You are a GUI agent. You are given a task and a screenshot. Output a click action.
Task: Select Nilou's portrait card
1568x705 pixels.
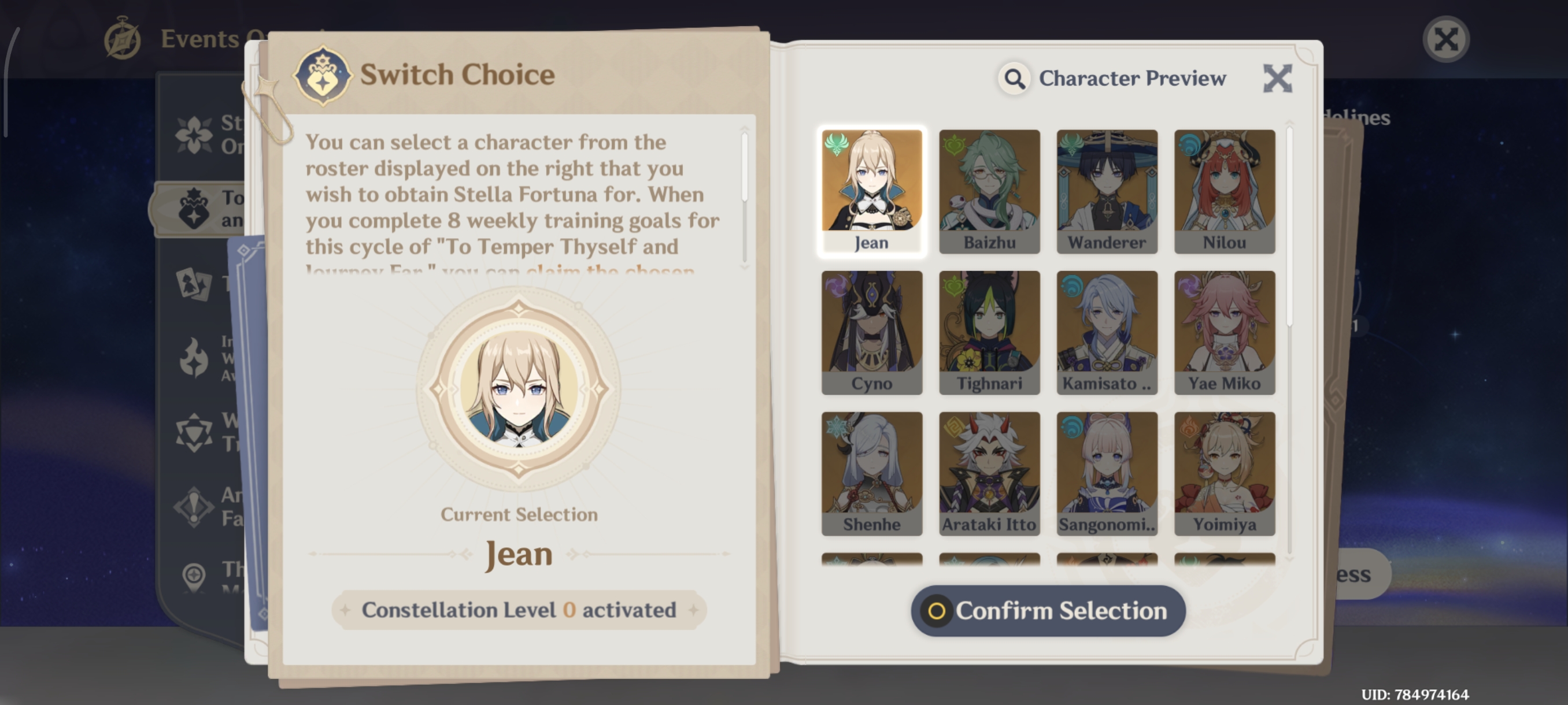[x=1224, y=190]
